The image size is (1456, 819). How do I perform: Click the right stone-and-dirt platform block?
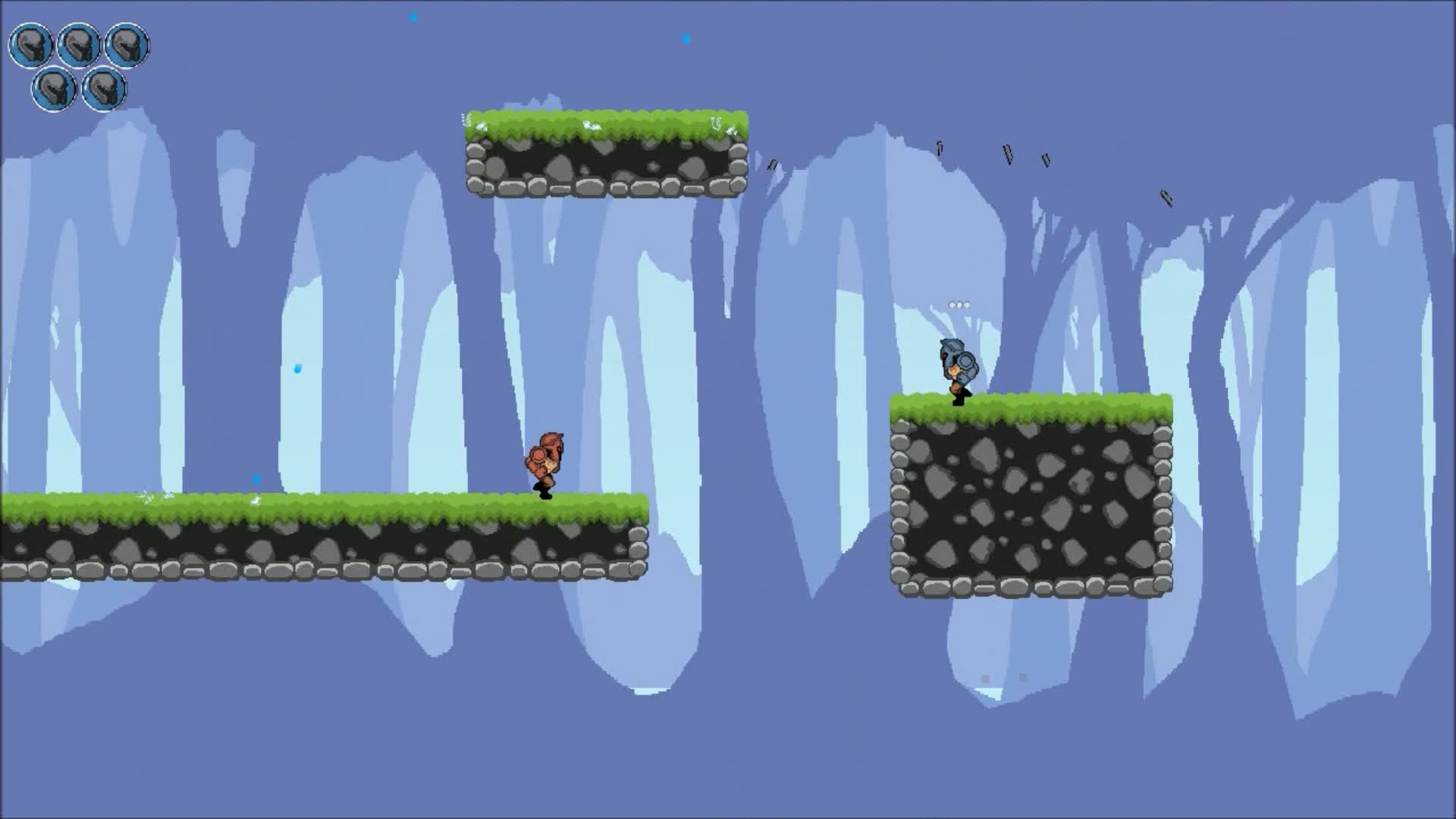[x=1031, y=500]
